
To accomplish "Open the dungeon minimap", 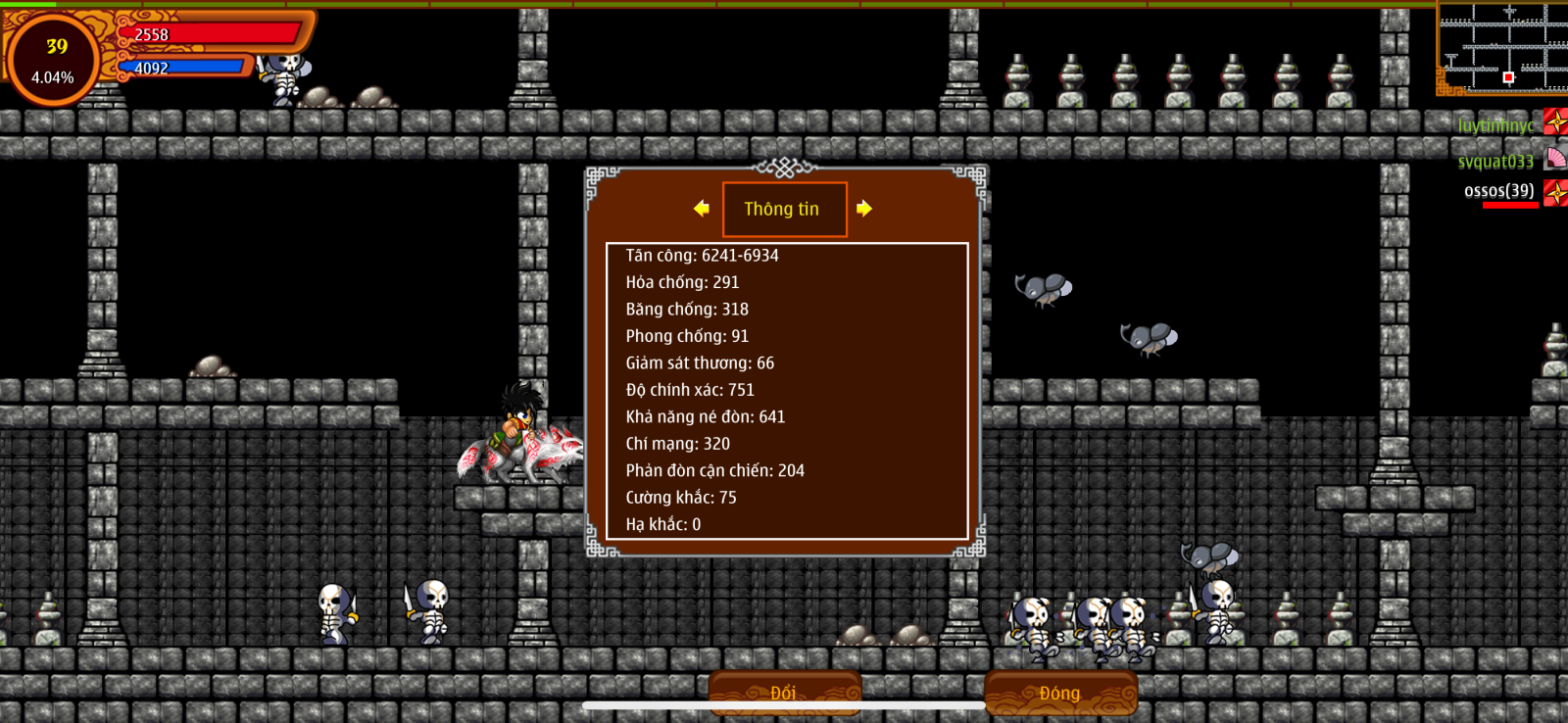I will (1502, 47).
